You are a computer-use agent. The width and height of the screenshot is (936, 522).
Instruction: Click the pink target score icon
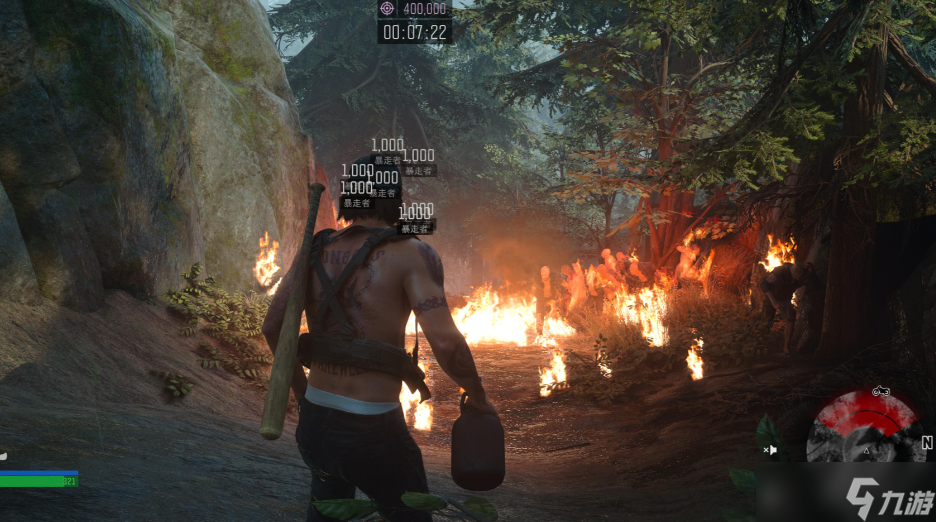[x=388, y=8]
